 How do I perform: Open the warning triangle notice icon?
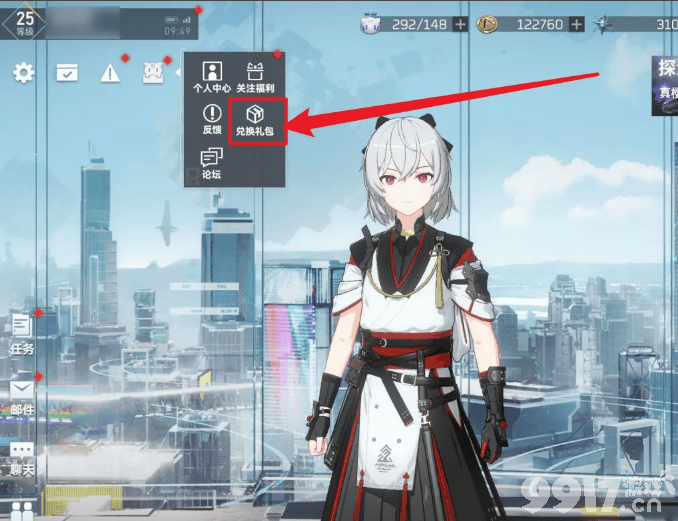point(109,72)
